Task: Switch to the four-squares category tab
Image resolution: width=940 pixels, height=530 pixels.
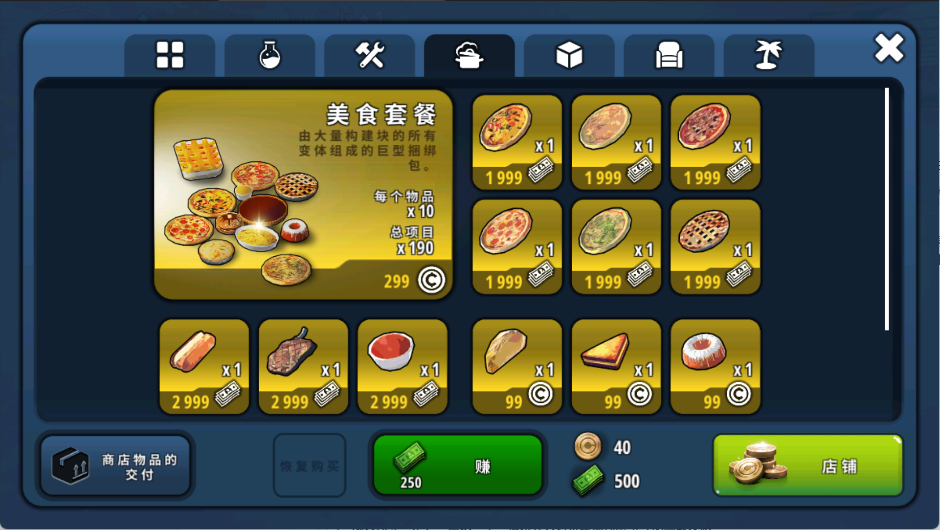Action: 170,56
